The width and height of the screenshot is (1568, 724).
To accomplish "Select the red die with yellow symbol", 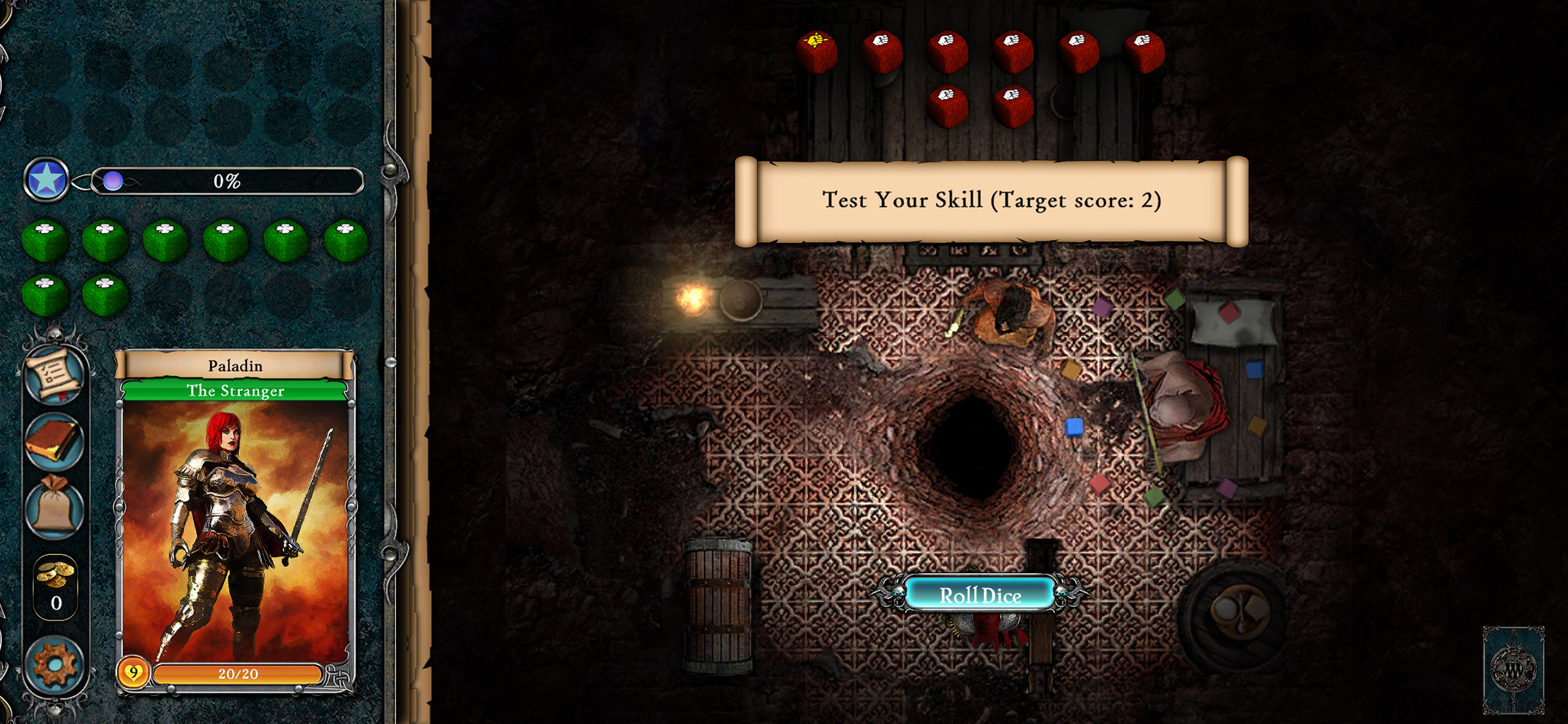I will (x=816, y=51).
